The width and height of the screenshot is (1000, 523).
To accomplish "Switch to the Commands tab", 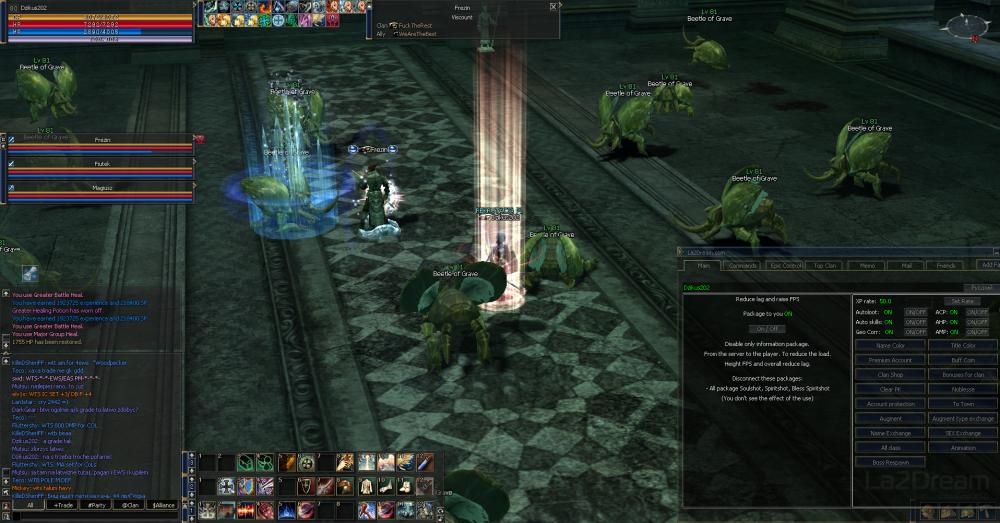I will click(x=742, y=266).
